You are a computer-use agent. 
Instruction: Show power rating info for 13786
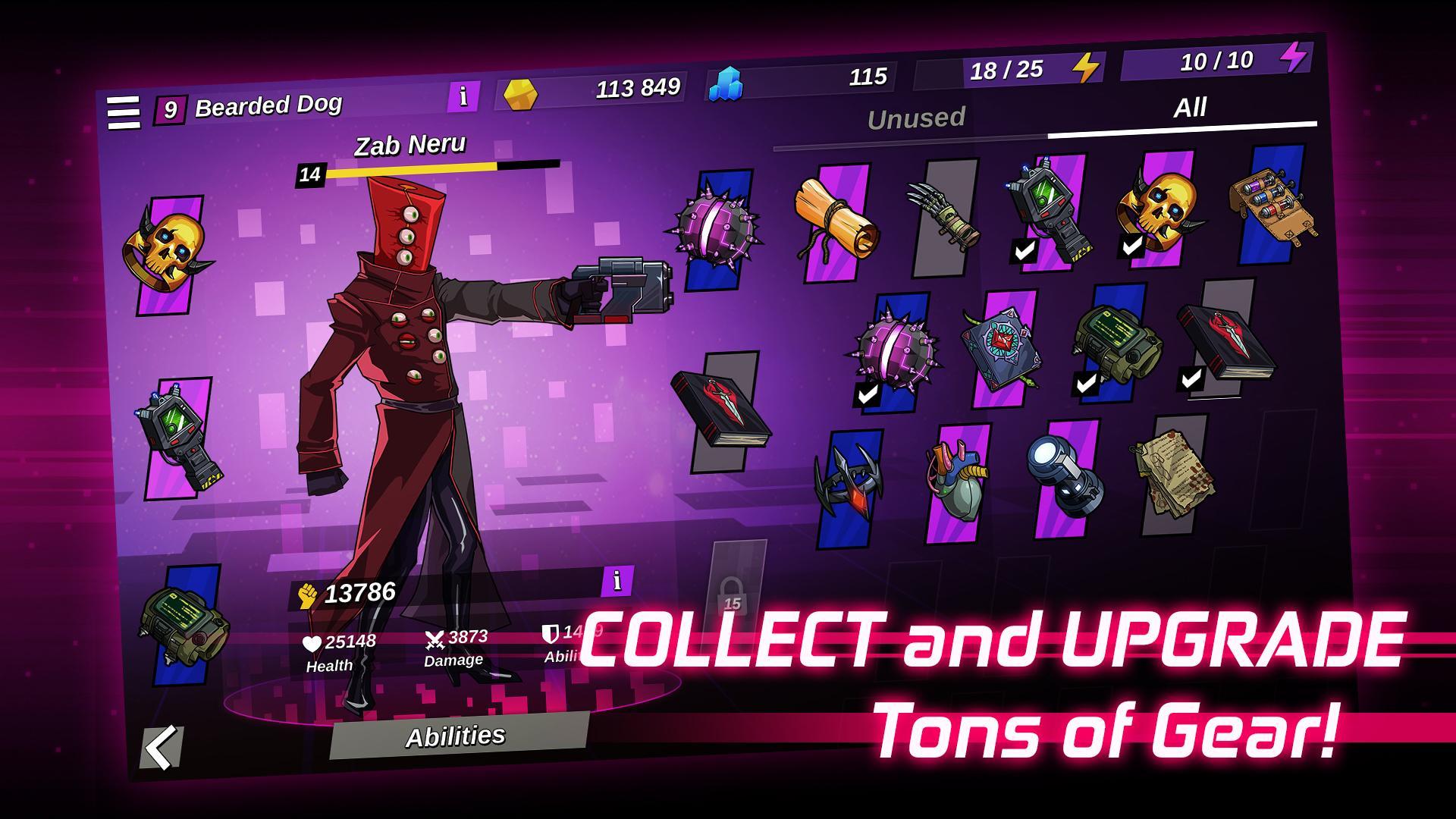click(x=617, y=581)
